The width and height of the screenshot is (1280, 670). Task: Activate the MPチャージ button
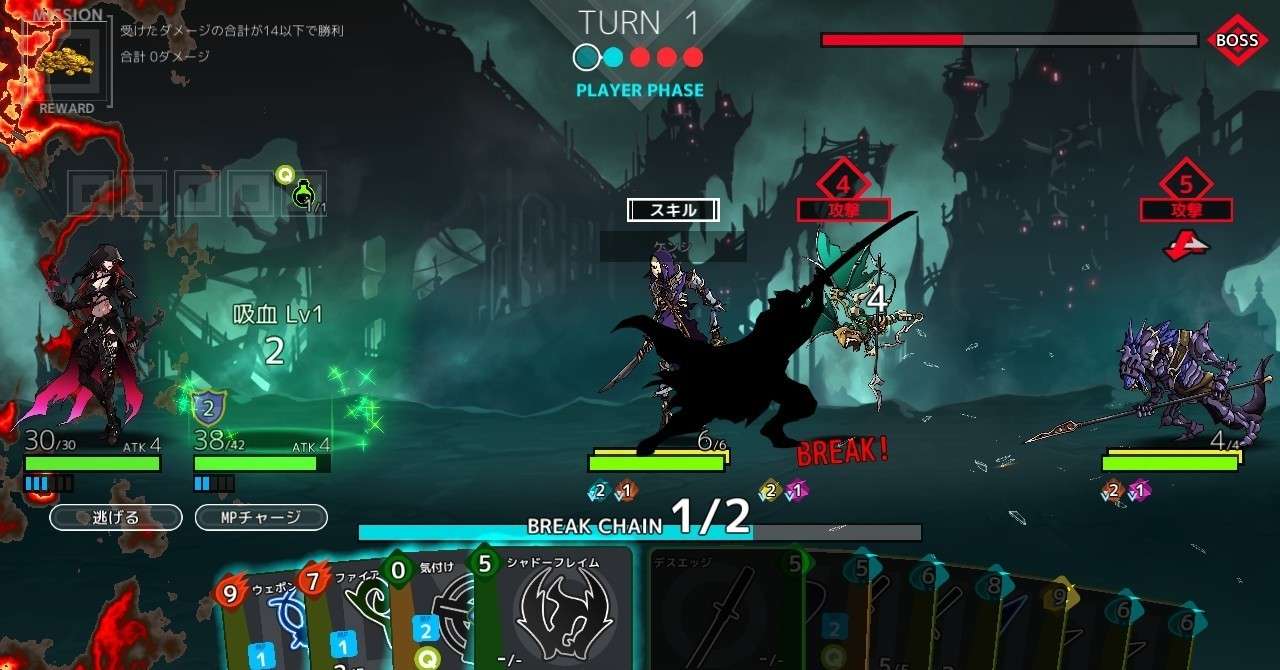coord(261,517)
